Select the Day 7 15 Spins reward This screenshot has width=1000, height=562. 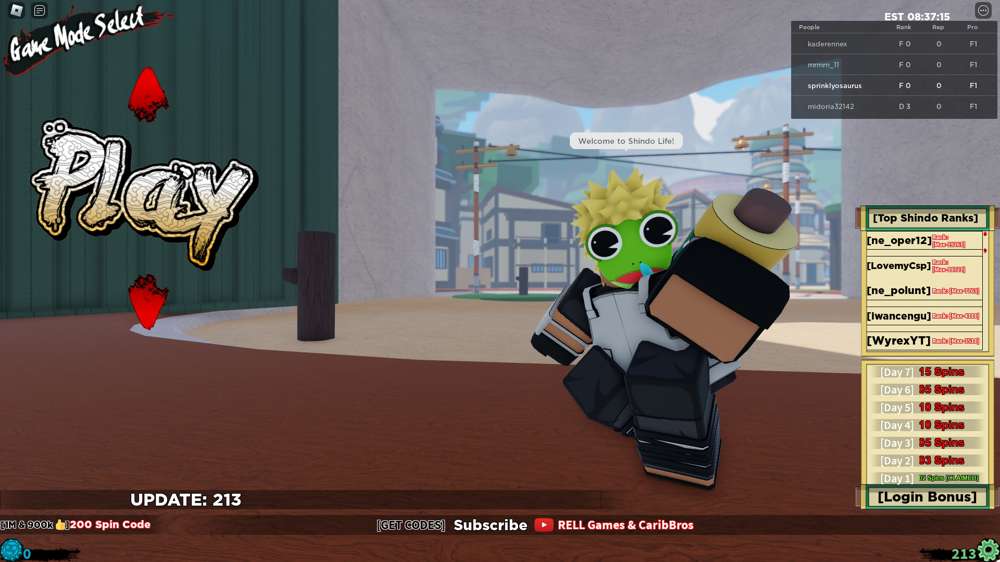click(x=927, y=372)
